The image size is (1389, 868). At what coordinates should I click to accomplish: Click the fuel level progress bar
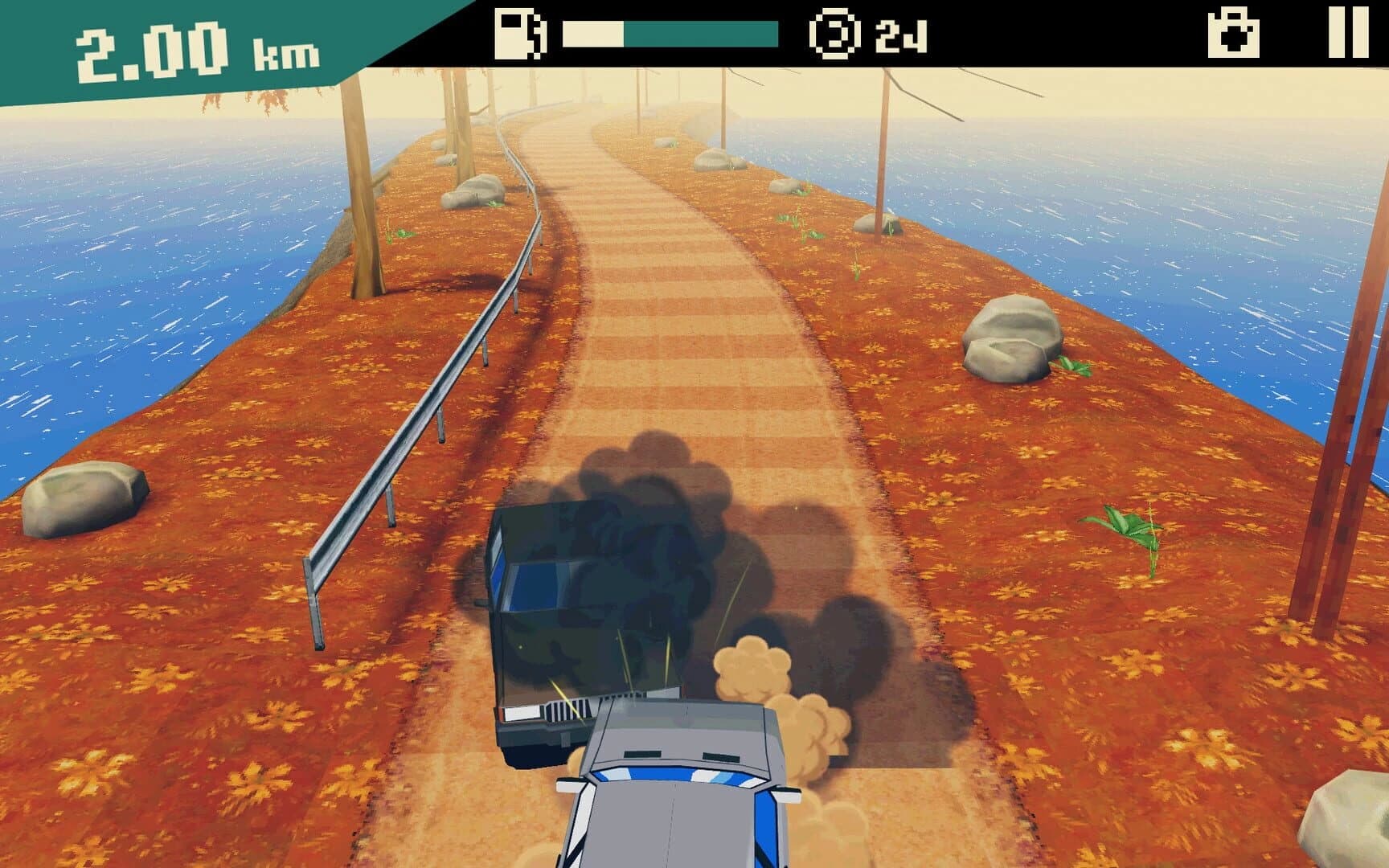pyautogui.click(x=671, y=34)
